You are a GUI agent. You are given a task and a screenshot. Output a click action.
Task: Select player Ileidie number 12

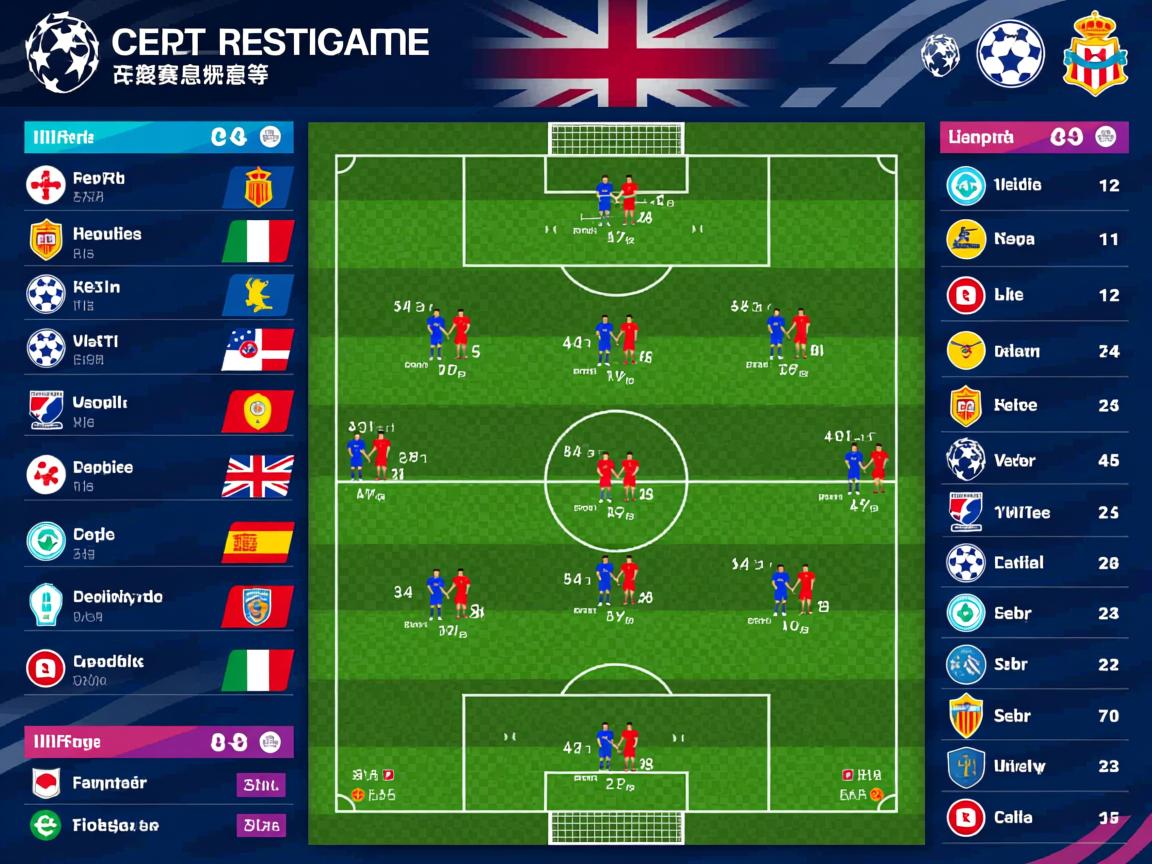[x=1034, y=185]
